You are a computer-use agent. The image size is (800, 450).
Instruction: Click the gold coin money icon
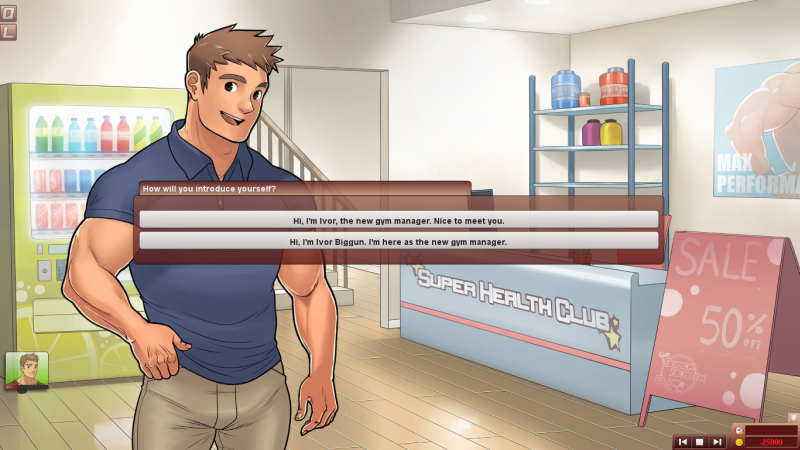[x=739, y=441]
